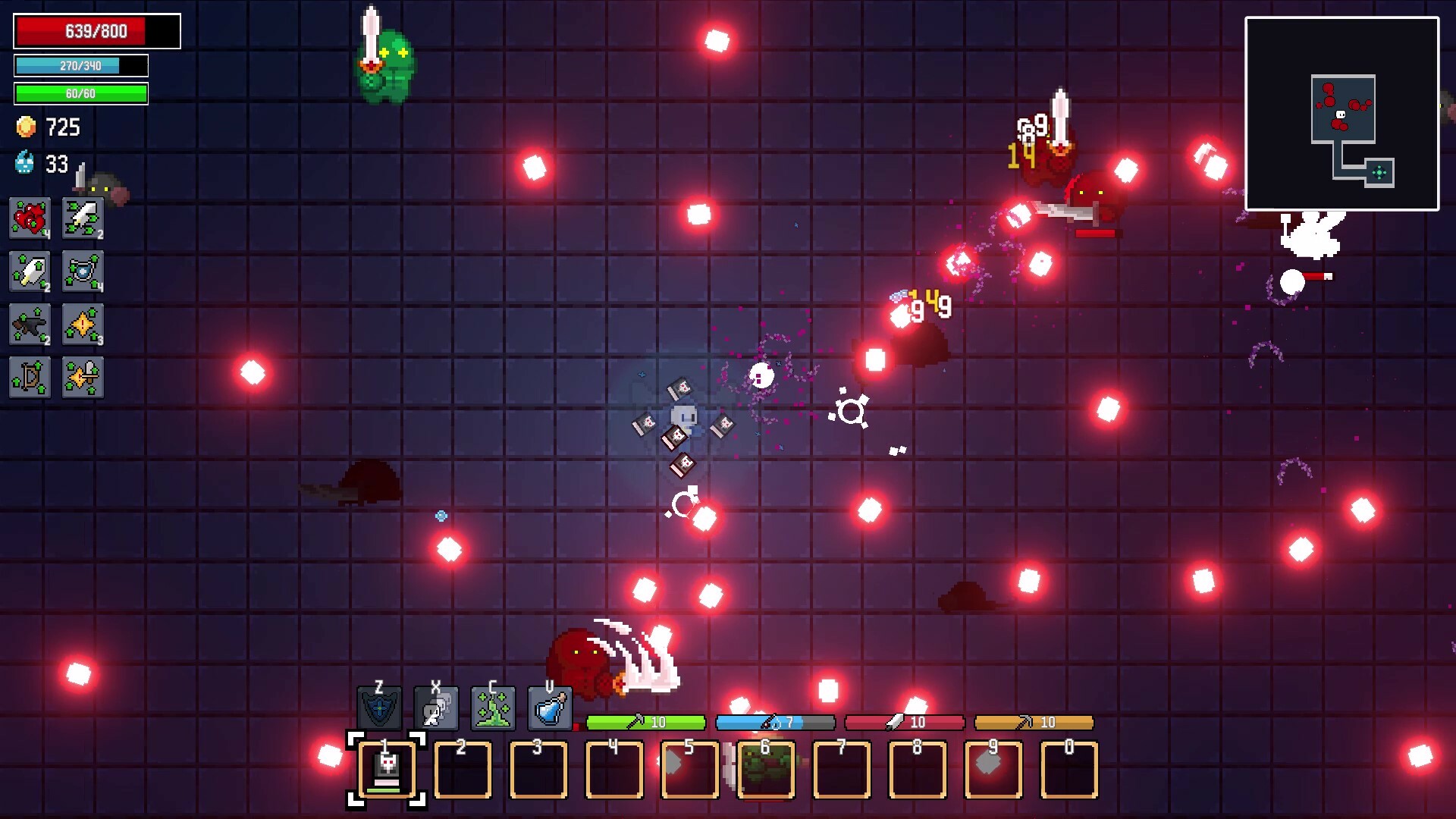Viewport: 1456px width, 819px height.
Task: Select the star-and-sword upgrade icon
Action: coord(83,378)
